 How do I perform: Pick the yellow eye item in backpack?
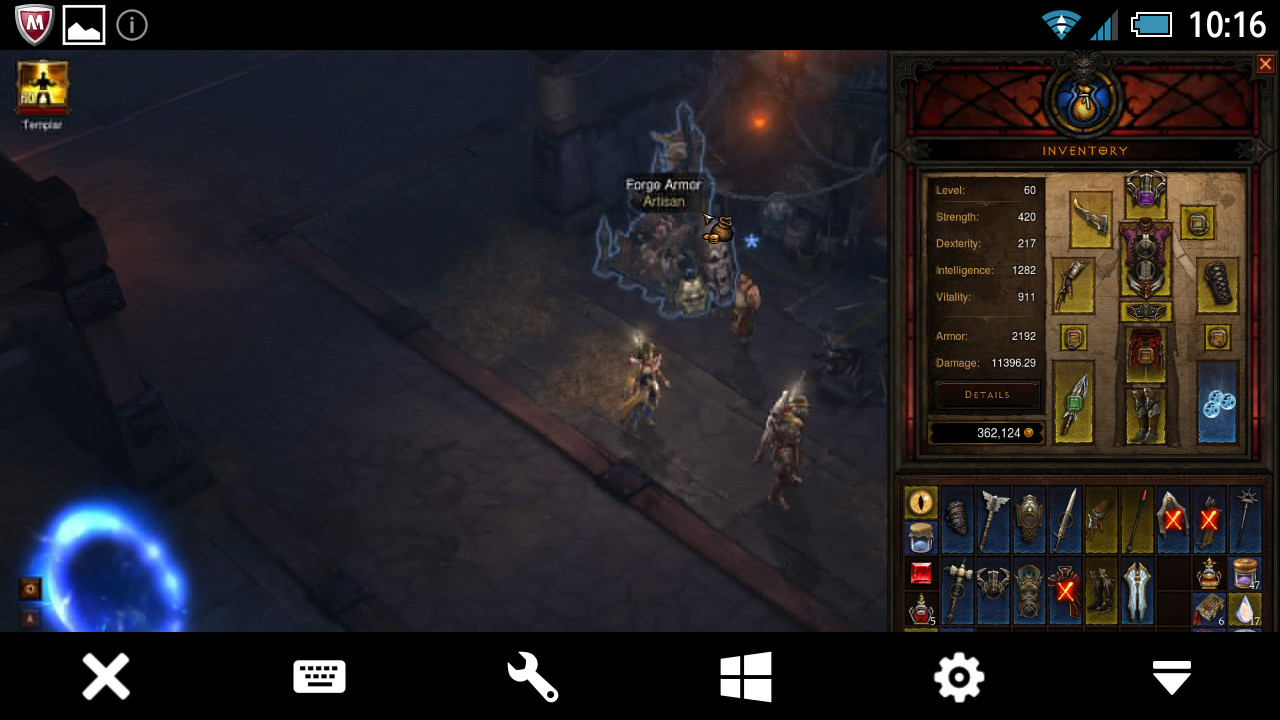tap(921, 502)
